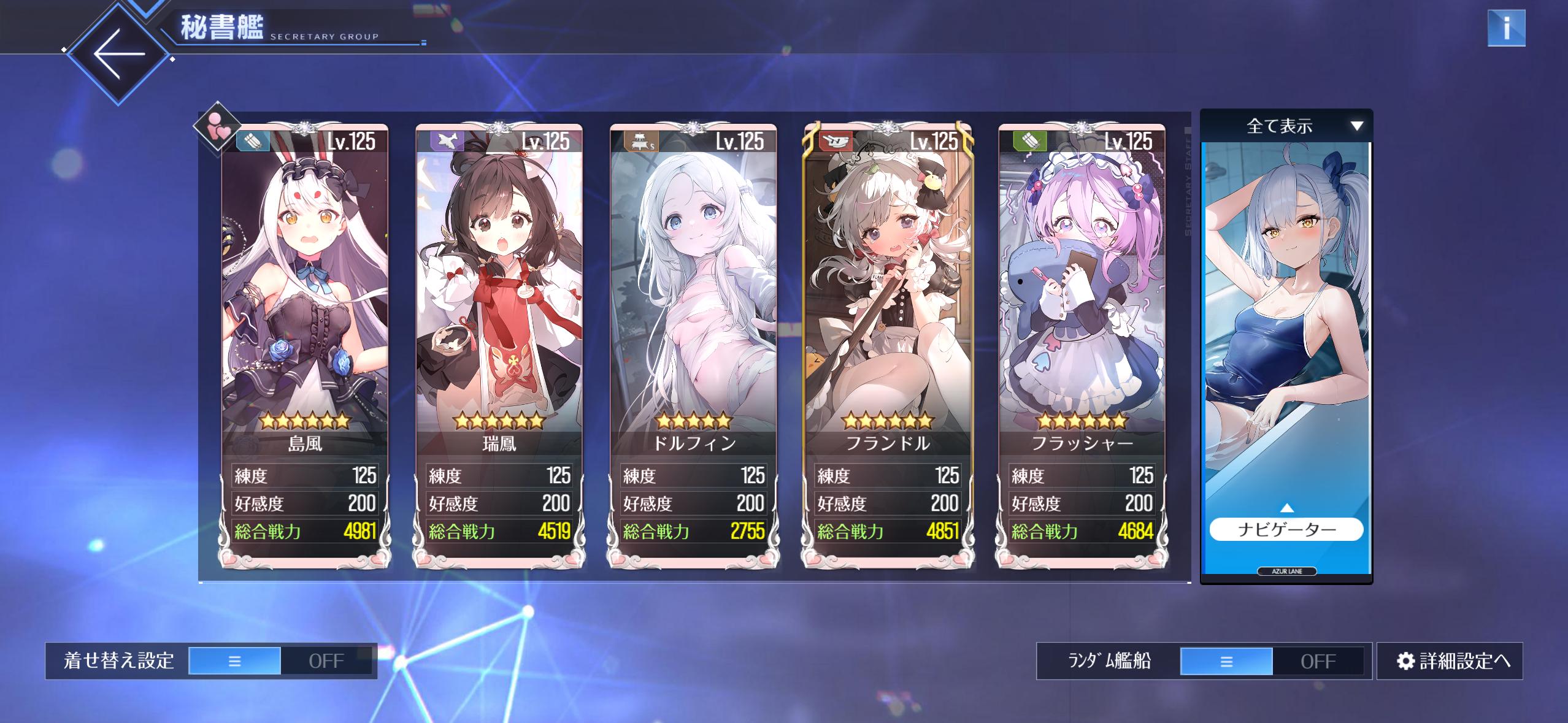The image size is (1568, 723).
Task: Click the pink hearts secretary group icon
Action: [x=217, y=127]
